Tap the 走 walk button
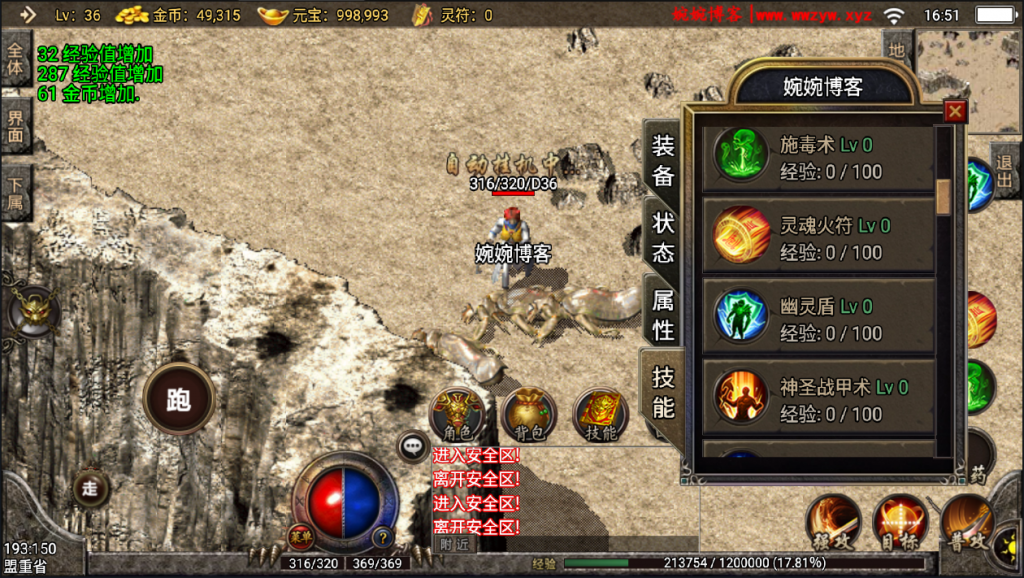Viewport: 1024px width, 578px height. click(92, 488)
